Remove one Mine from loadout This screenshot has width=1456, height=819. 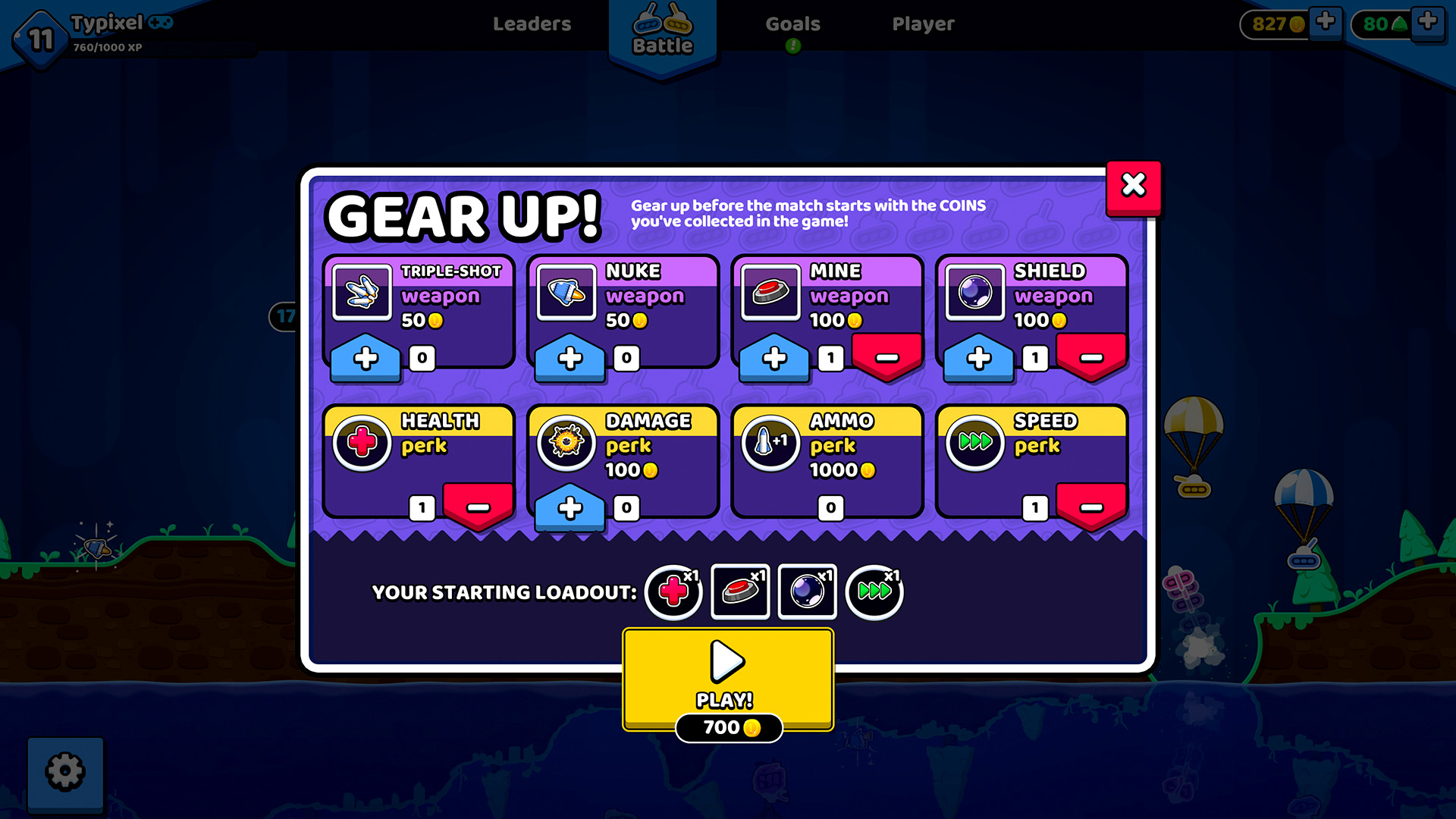(886, 357)
